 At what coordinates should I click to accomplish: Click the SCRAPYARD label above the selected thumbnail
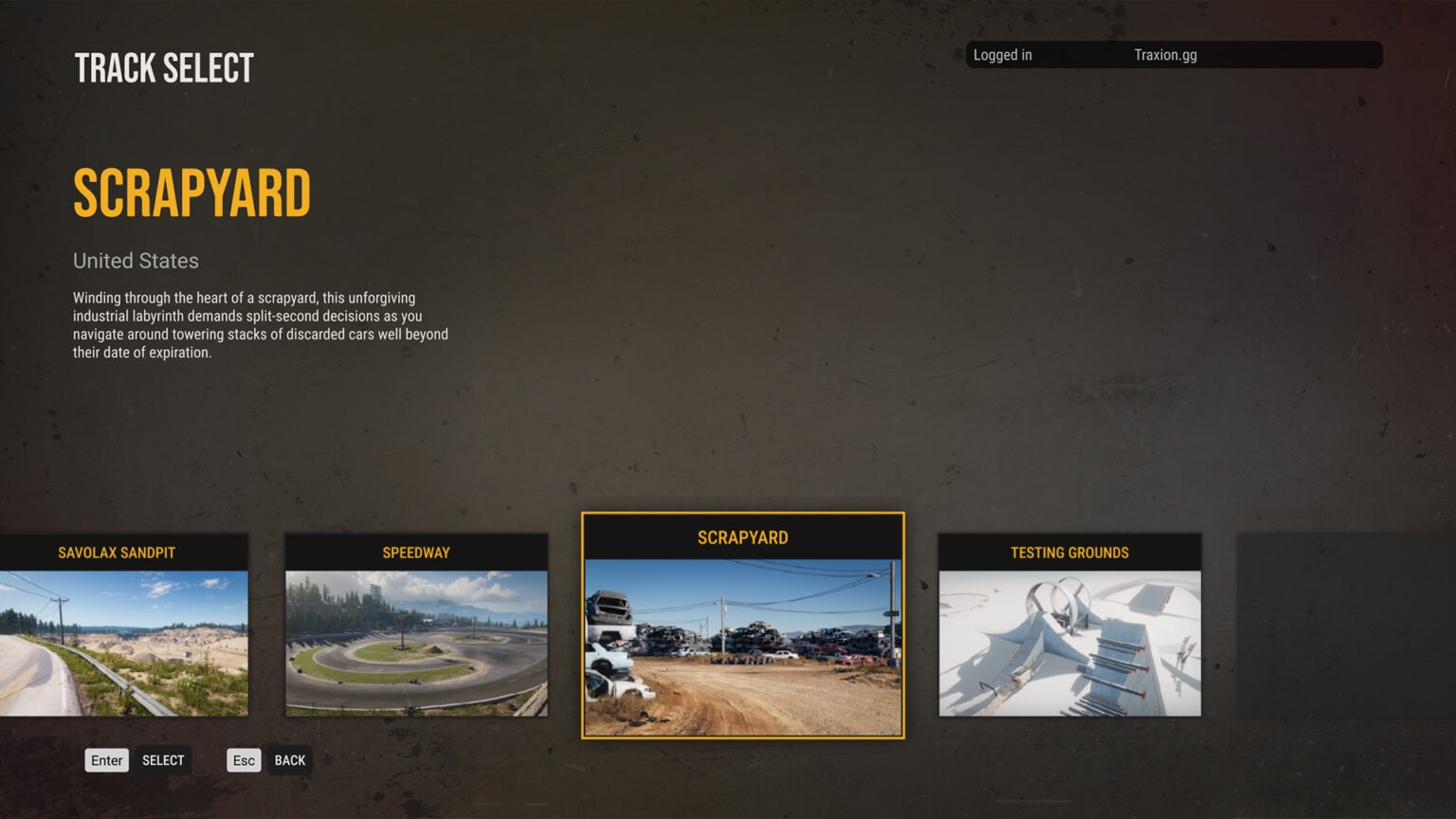740,537
